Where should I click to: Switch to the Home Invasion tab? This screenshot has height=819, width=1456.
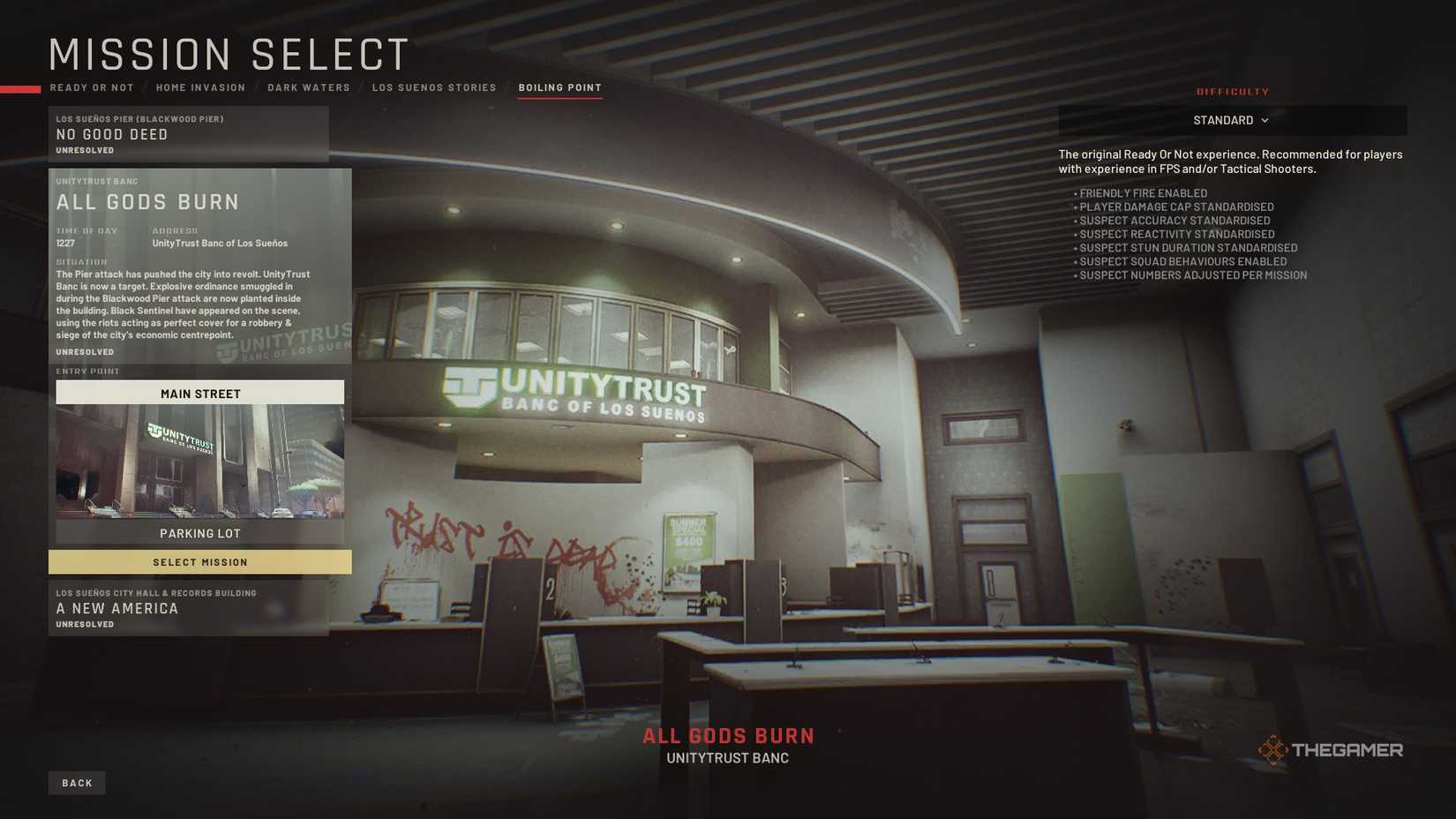pos(200,87)
